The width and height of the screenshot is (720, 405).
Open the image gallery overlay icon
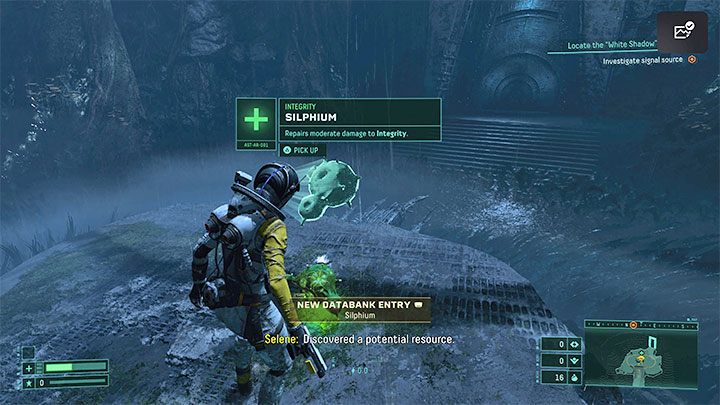pos(683,32)
